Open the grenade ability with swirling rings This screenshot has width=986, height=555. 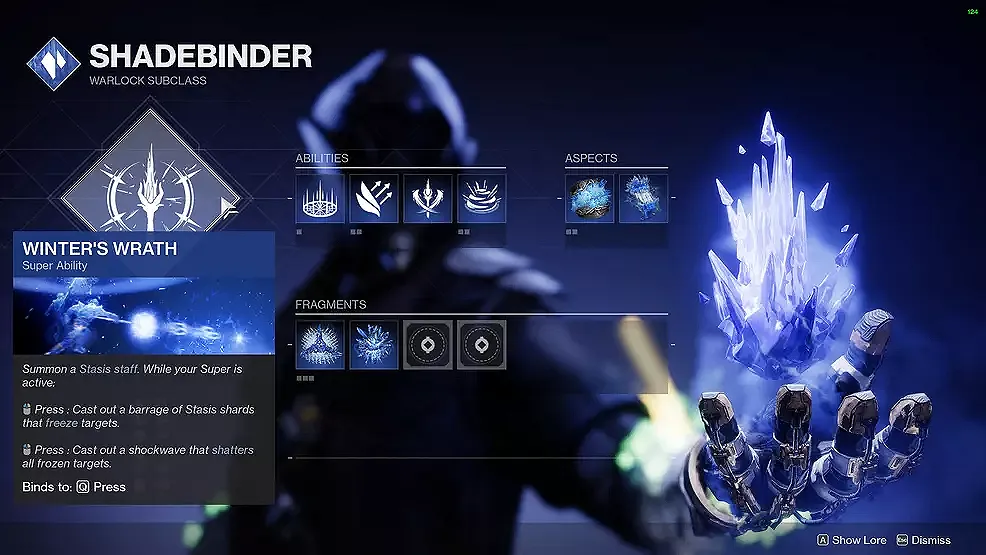482,198
